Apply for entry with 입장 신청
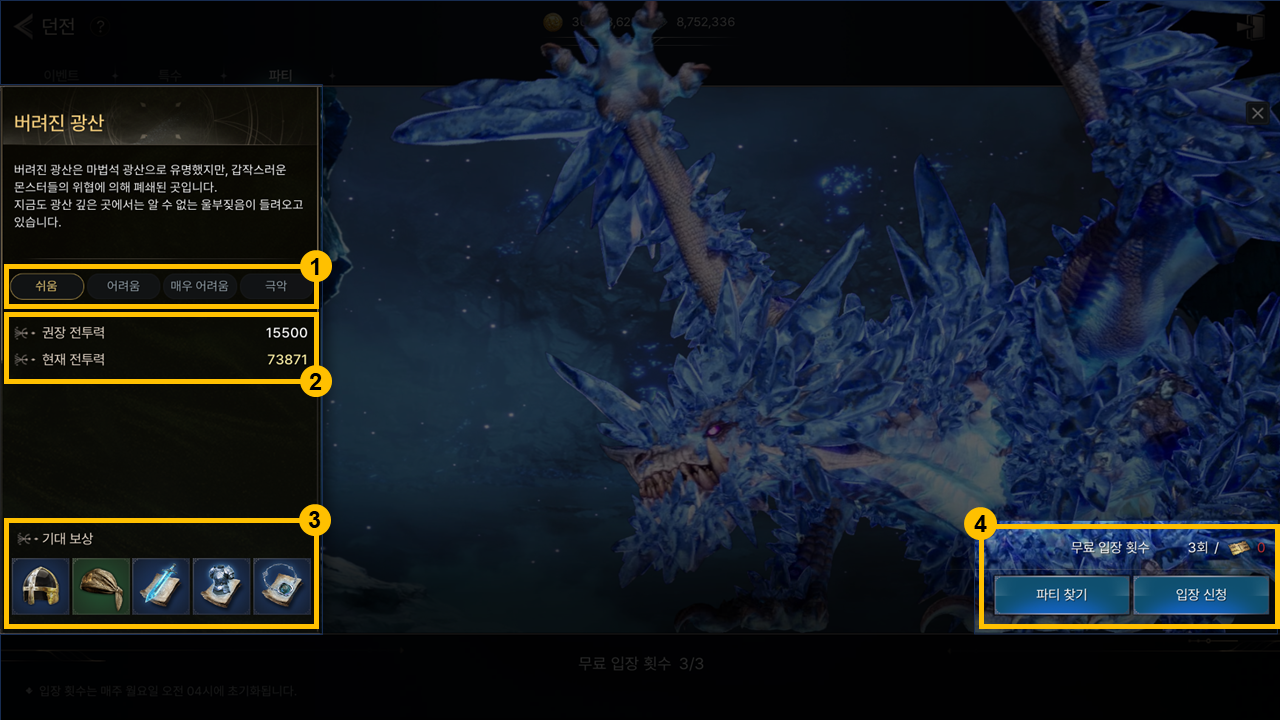 click(1201, 595)
